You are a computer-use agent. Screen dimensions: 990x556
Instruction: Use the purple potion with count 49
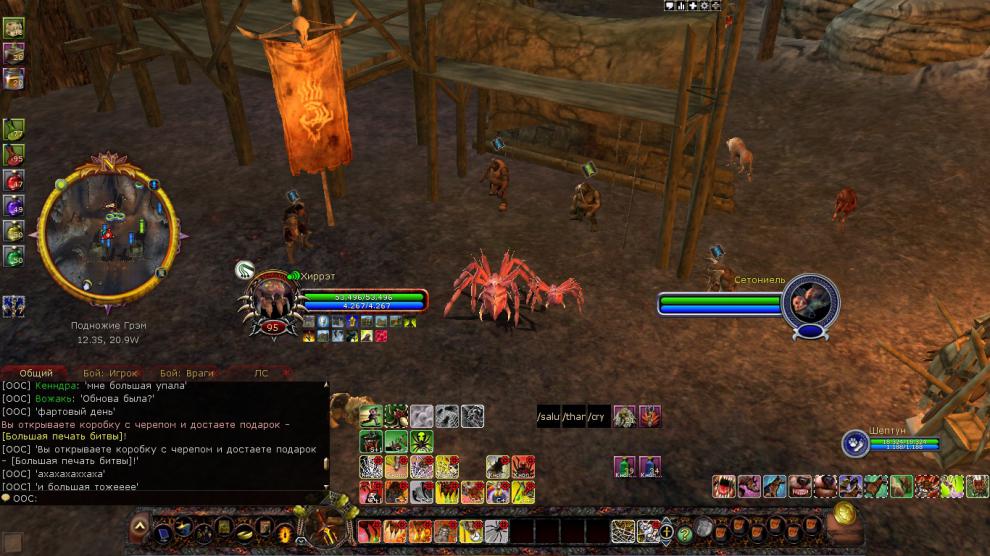click(x=14, y=207)
